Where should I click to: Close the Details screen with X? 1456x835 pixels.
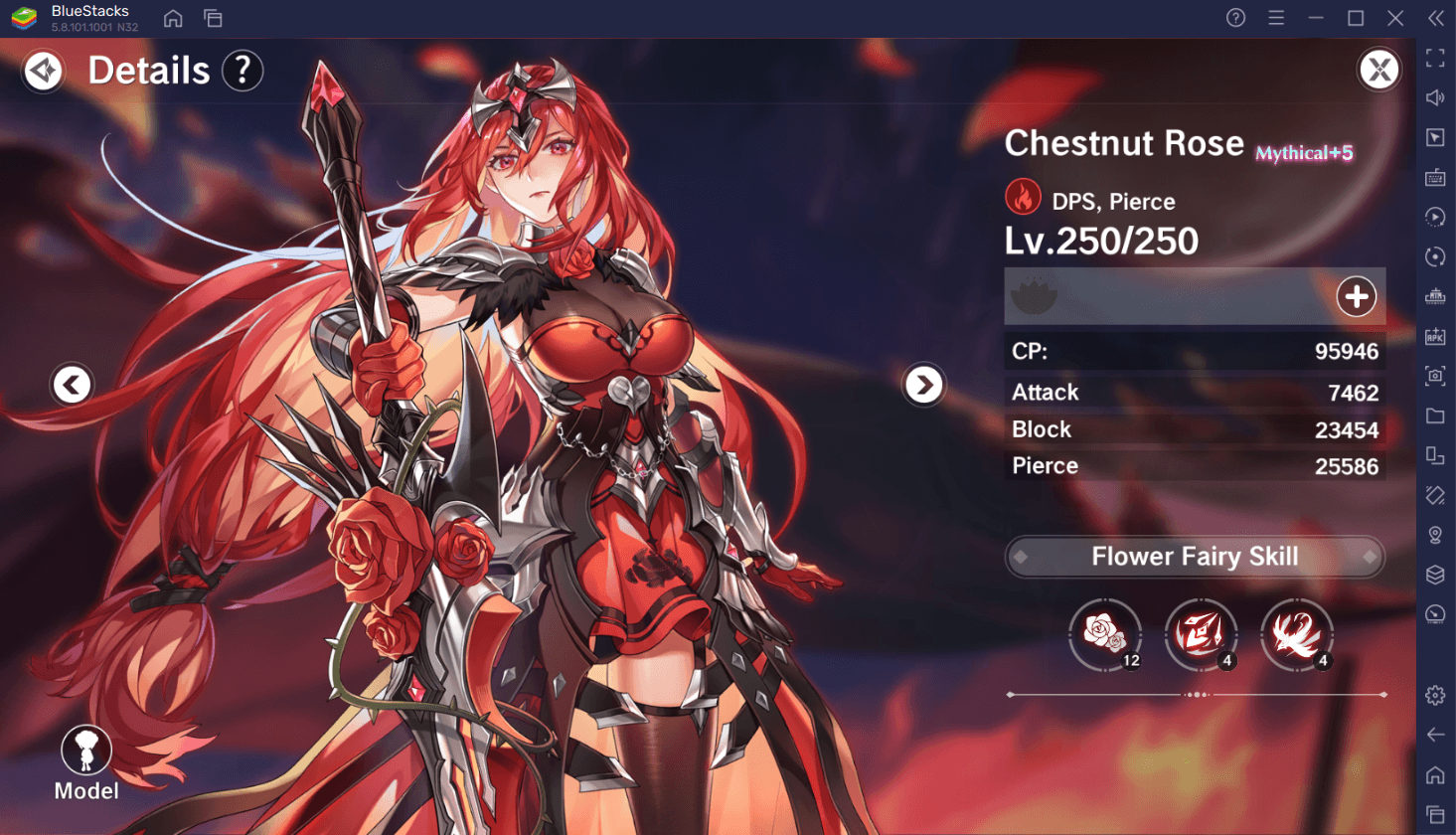pyautogui.click(x=1378, y=70)
